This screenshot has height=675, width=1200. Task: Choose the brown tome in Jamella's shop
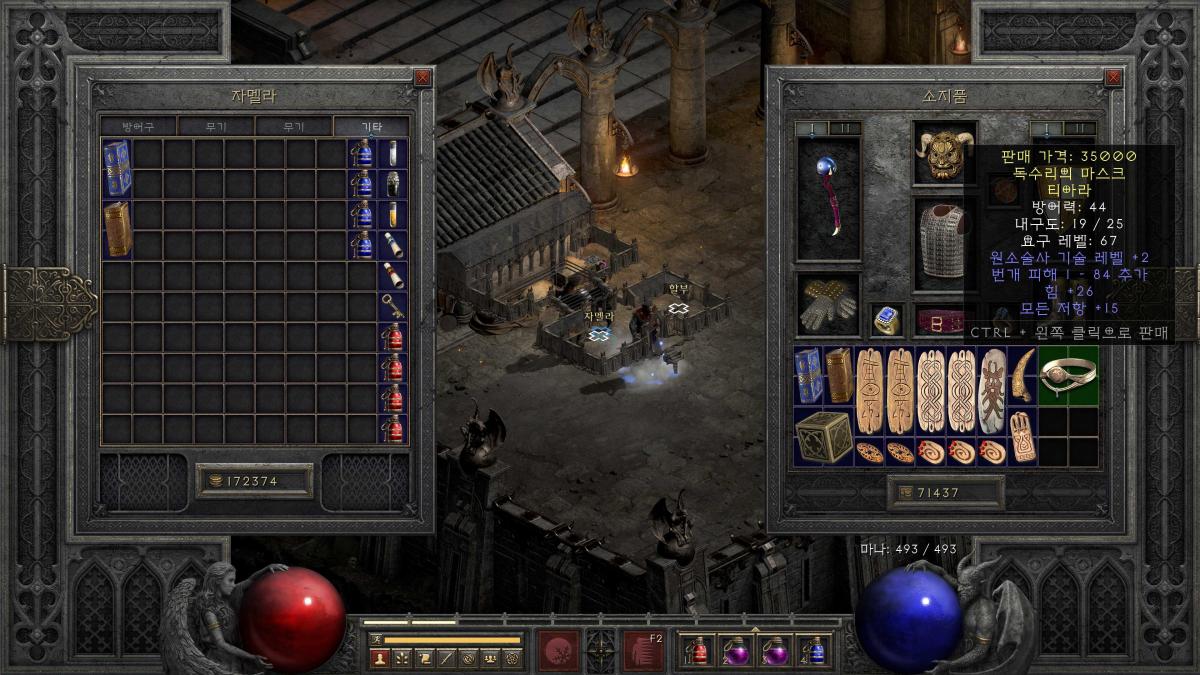[x=117, y=229]
